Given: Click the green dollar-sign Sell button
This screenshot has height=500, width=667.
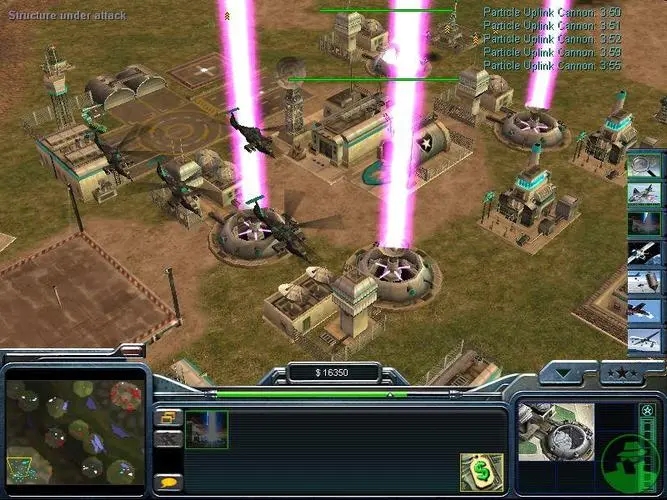Looking at the screenshot, I should [480, 472].
